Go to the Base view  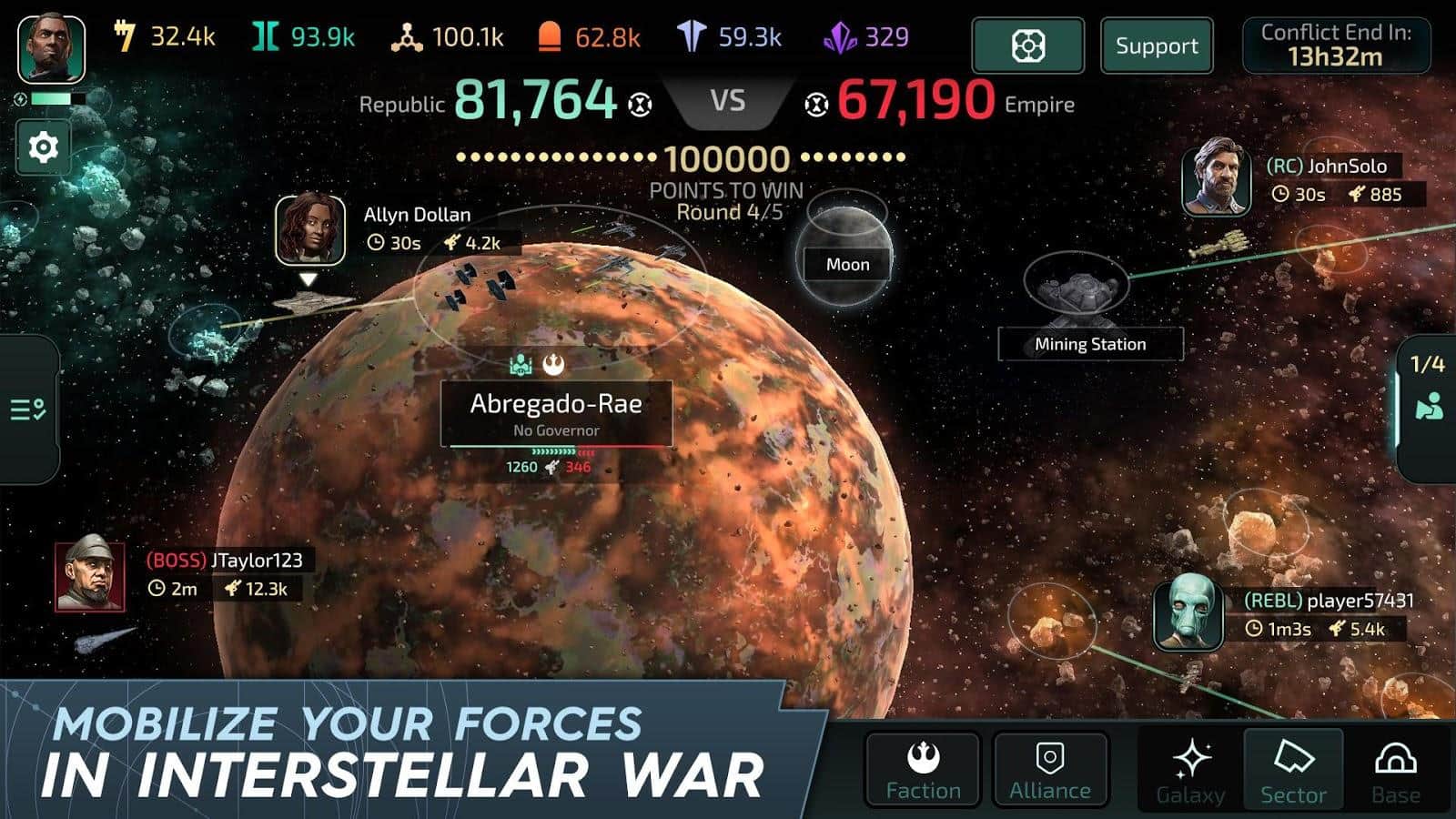(1396, 772)
